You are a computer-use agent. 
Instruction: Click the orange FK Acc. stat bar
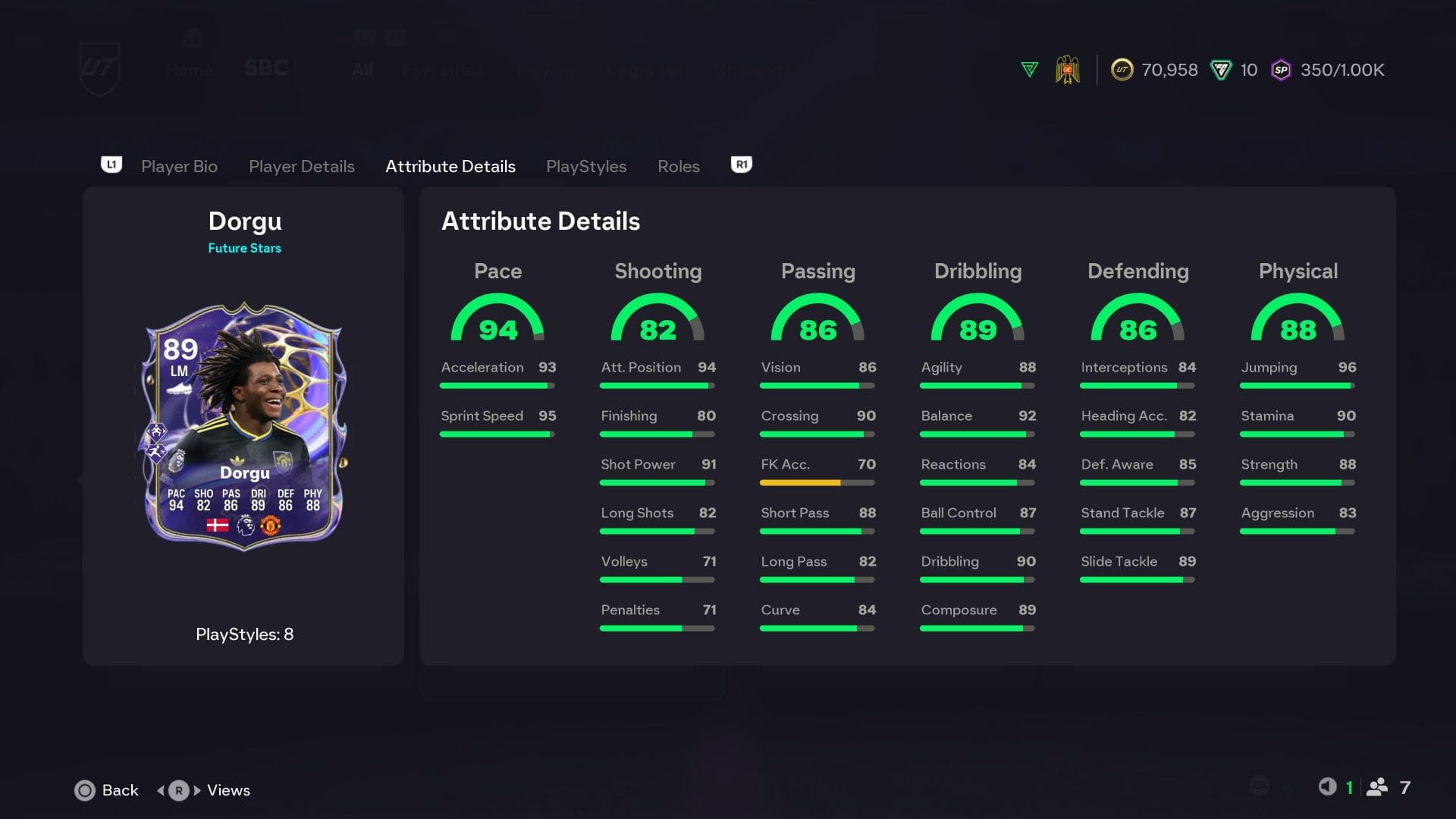800,482
